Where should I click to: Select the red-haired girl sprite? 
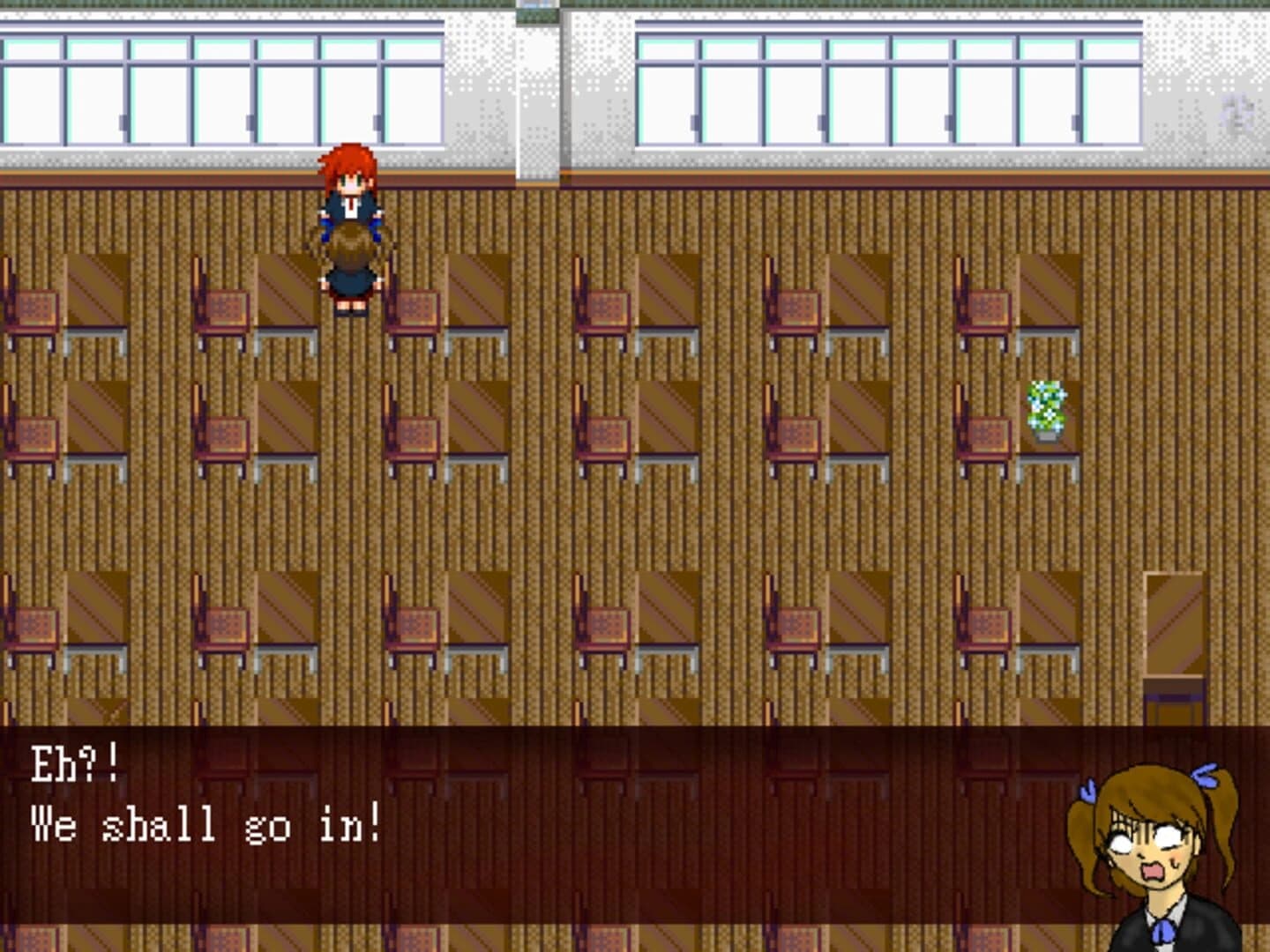tap(349, 190)
